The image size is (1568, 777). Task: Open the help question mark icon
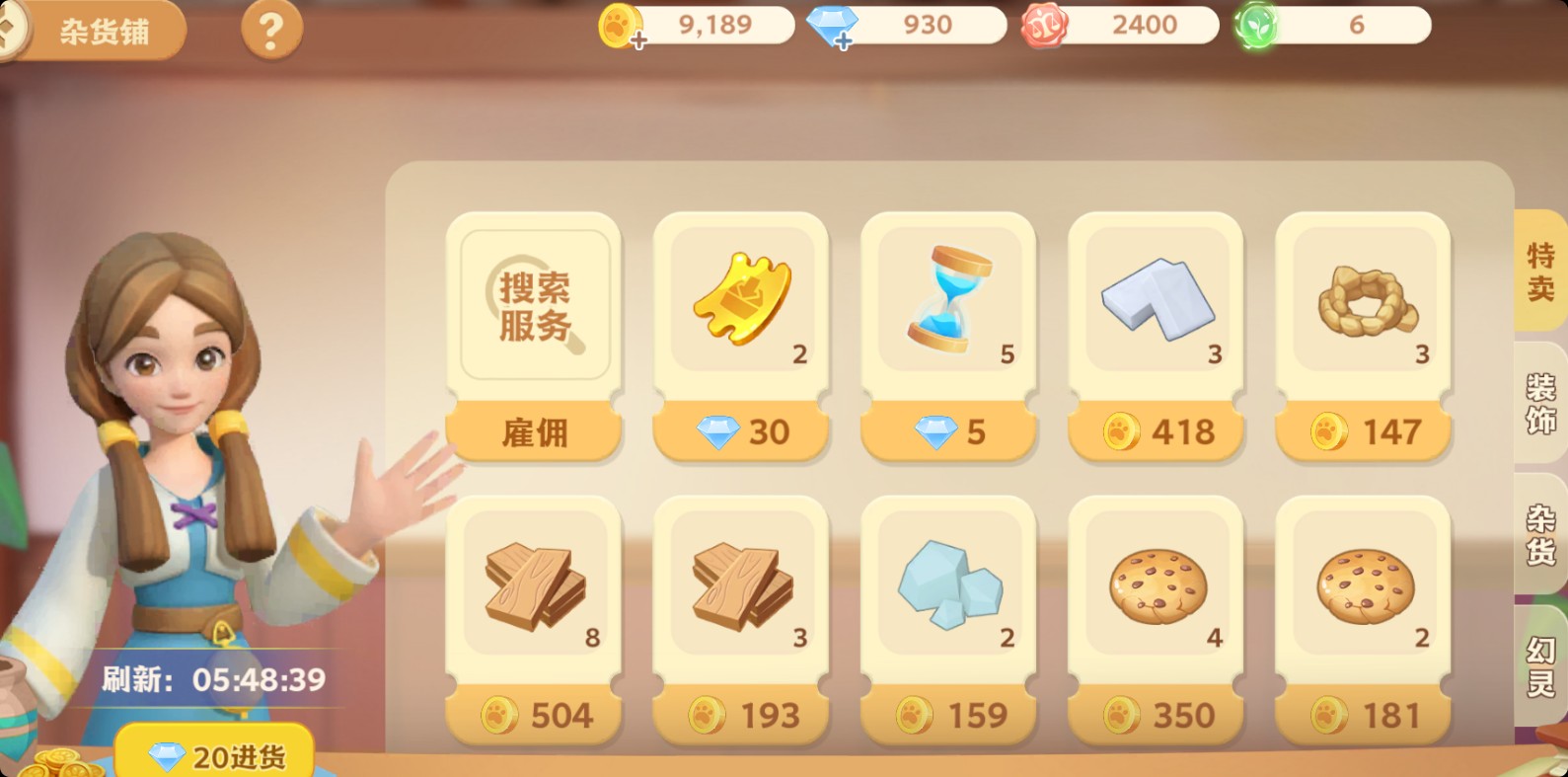tap(270, 29)
